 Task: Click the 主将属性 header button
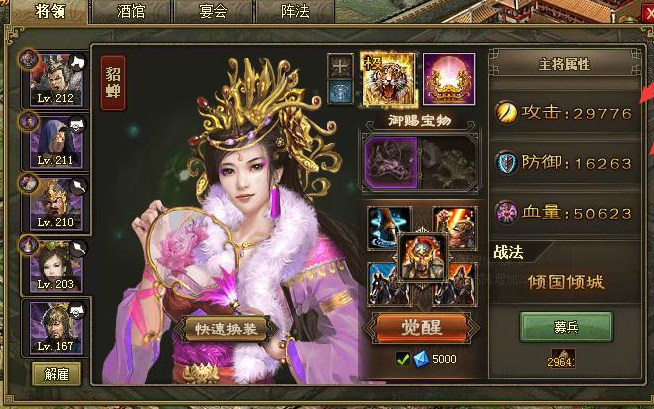(x=564, y=64)
